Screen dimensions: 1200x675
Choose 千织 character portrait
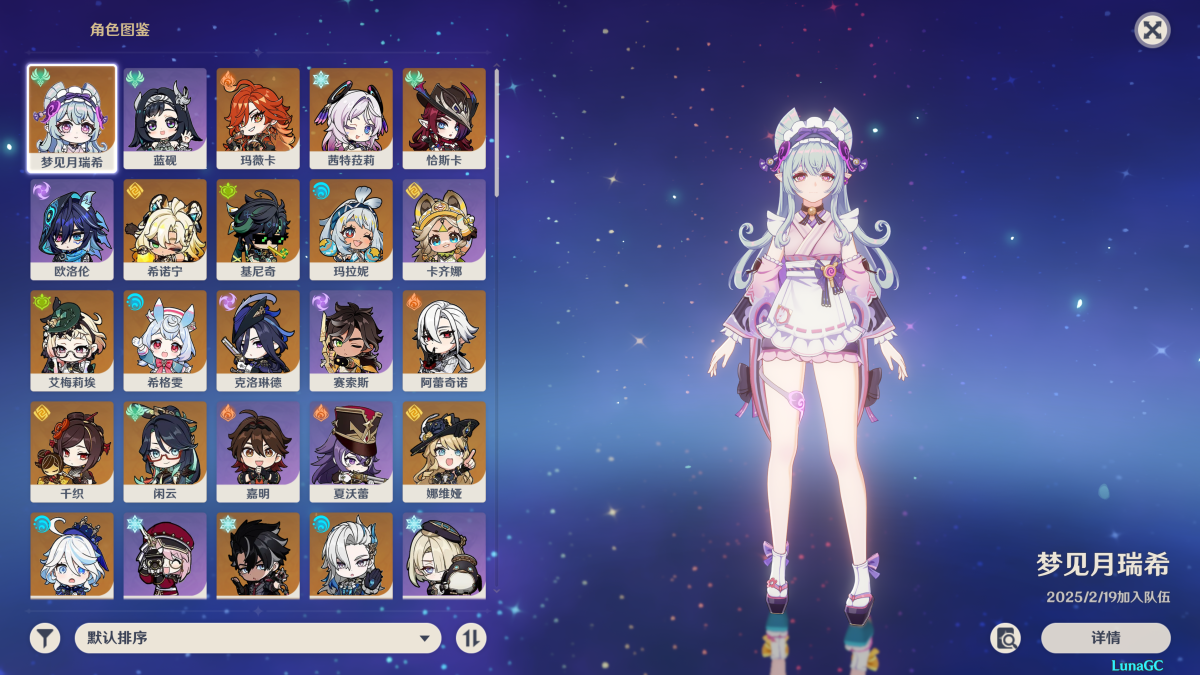(72, 450)
